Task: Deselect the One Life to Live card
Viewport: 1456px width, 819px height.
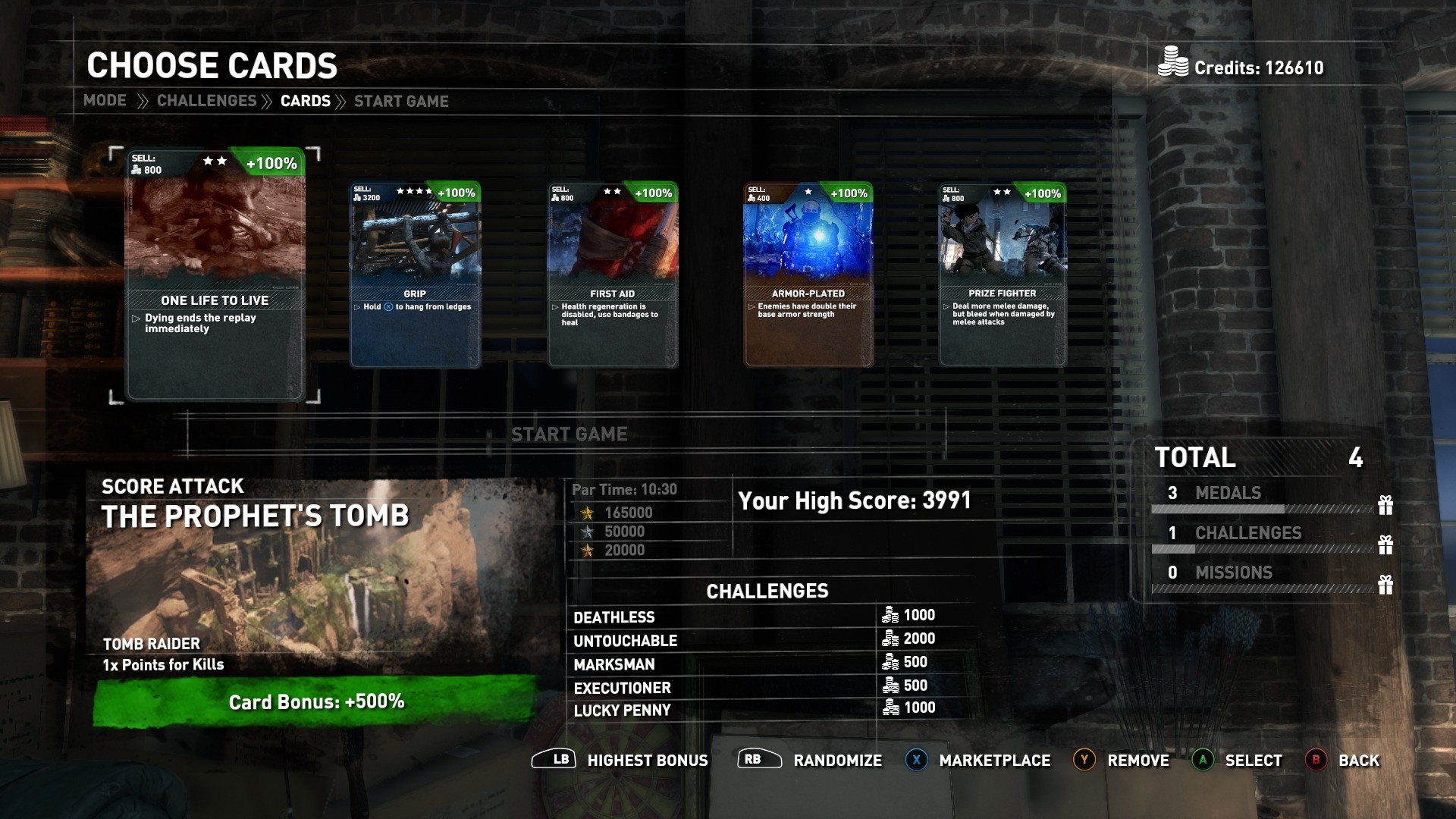Action: pos(215,273)
